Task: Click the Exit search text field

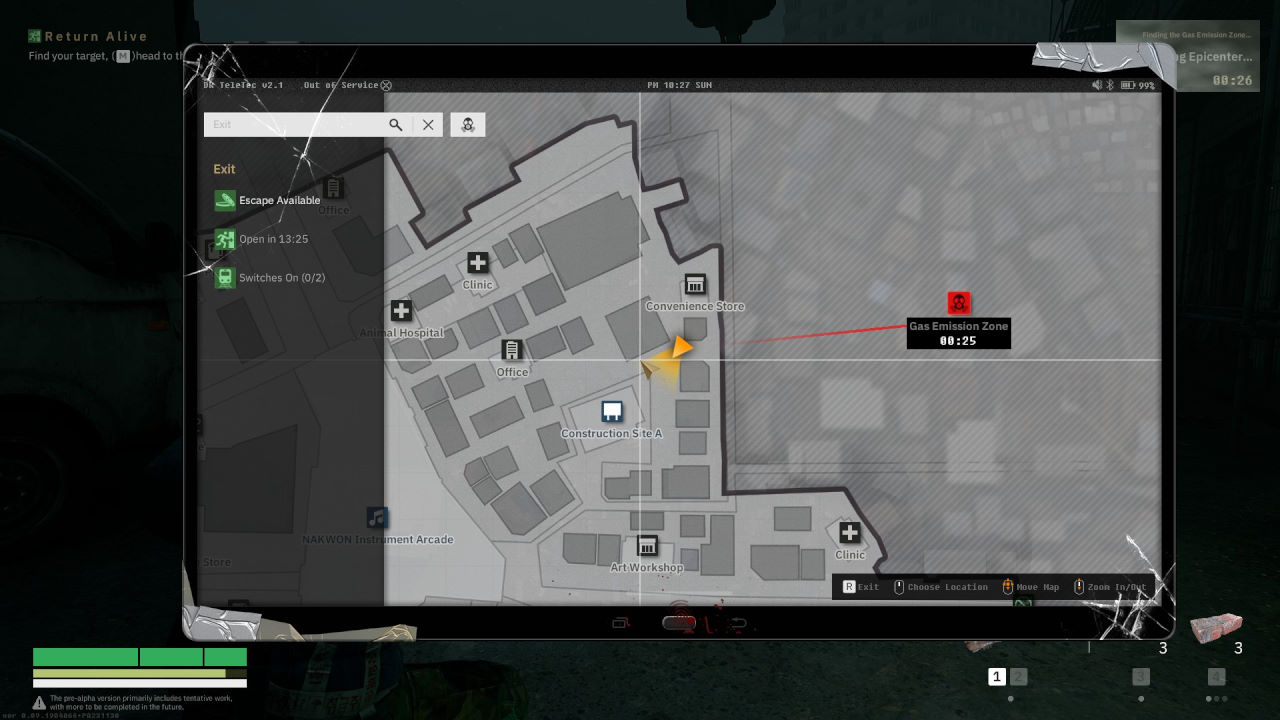Action: pos(295,124)
